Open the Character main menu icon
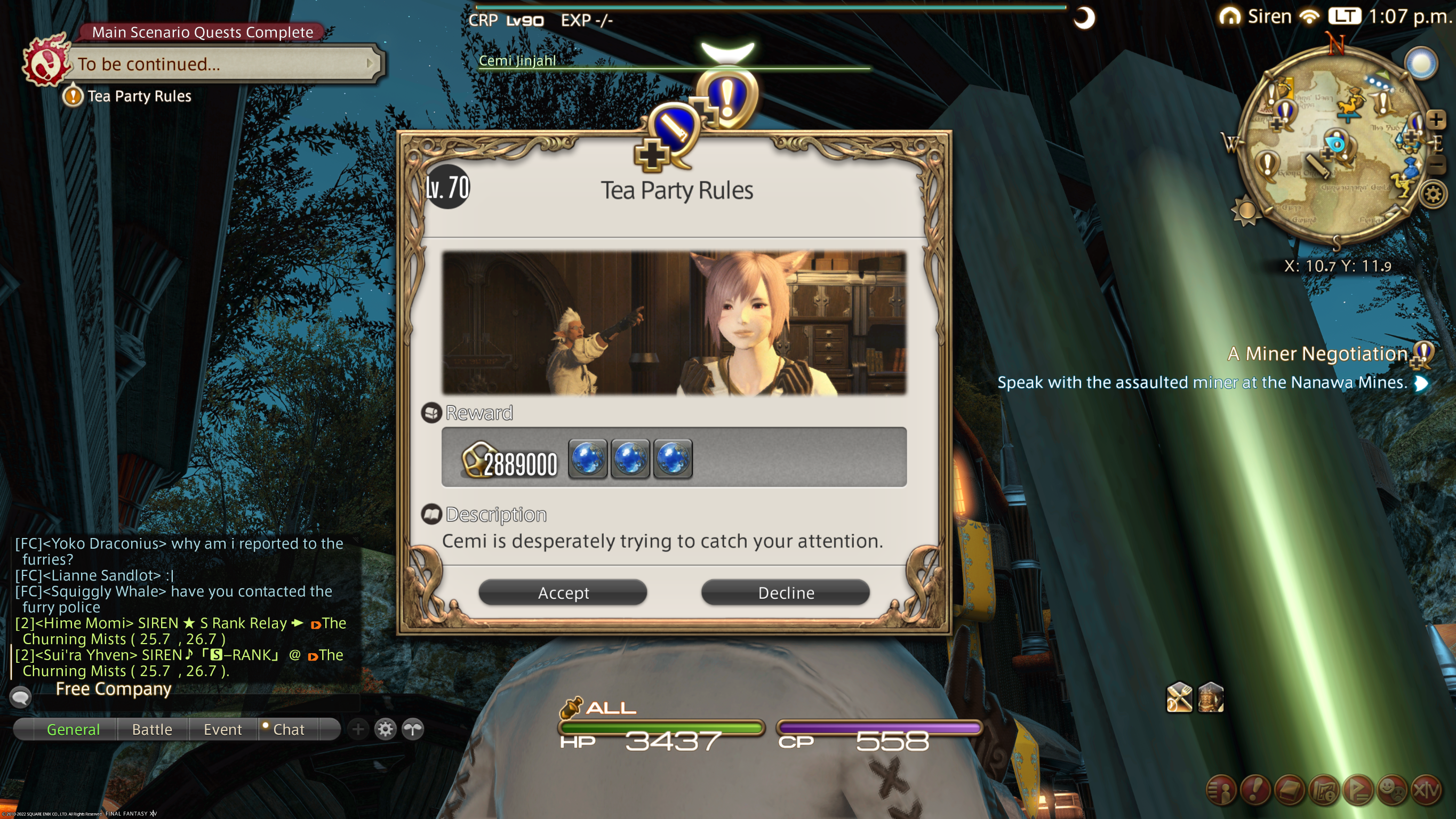This screenshot has width=1456, height=819. (1221, 789)
